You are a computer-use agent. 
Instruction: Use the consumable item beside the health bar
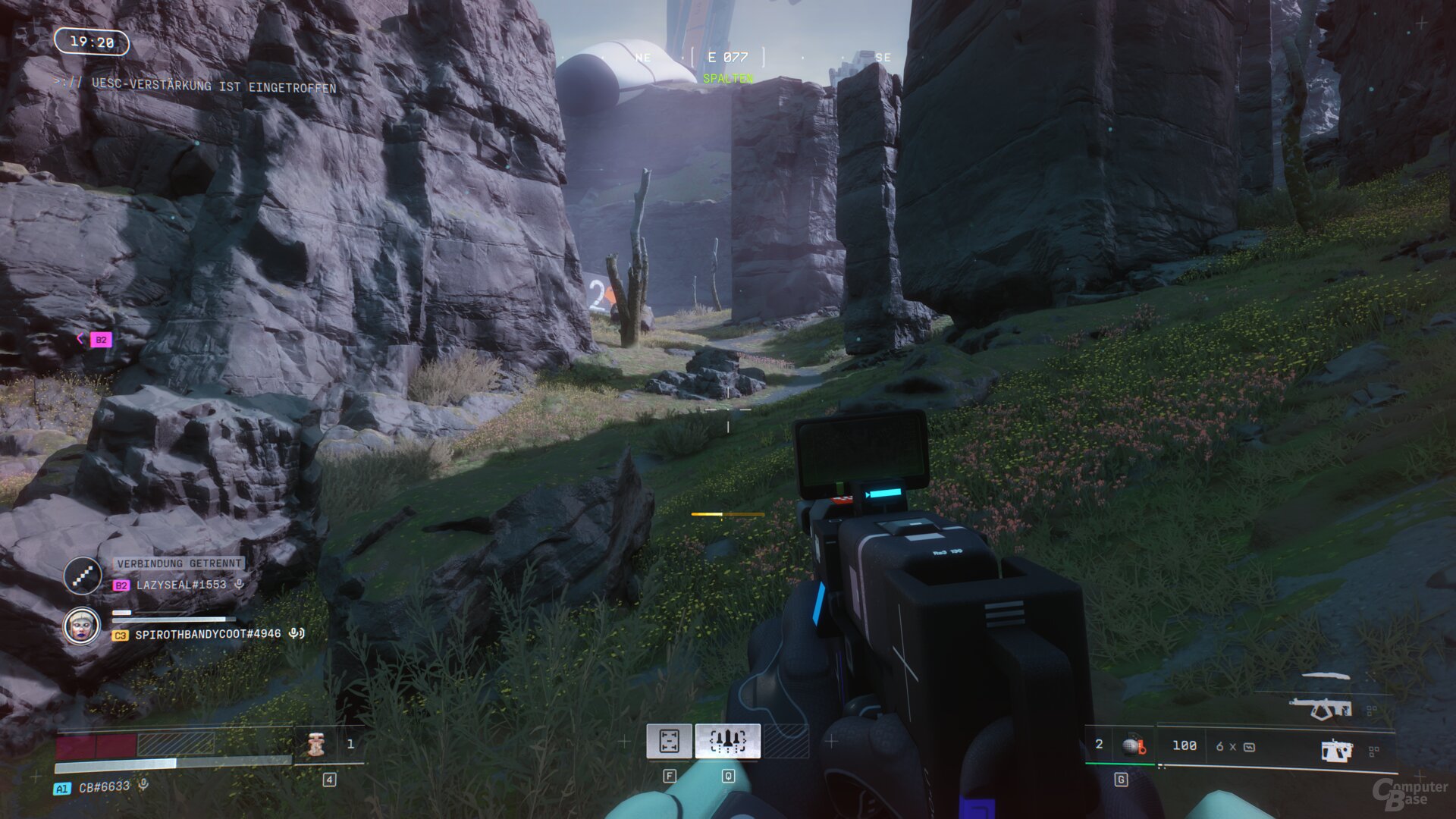click(x=316, y=745)
